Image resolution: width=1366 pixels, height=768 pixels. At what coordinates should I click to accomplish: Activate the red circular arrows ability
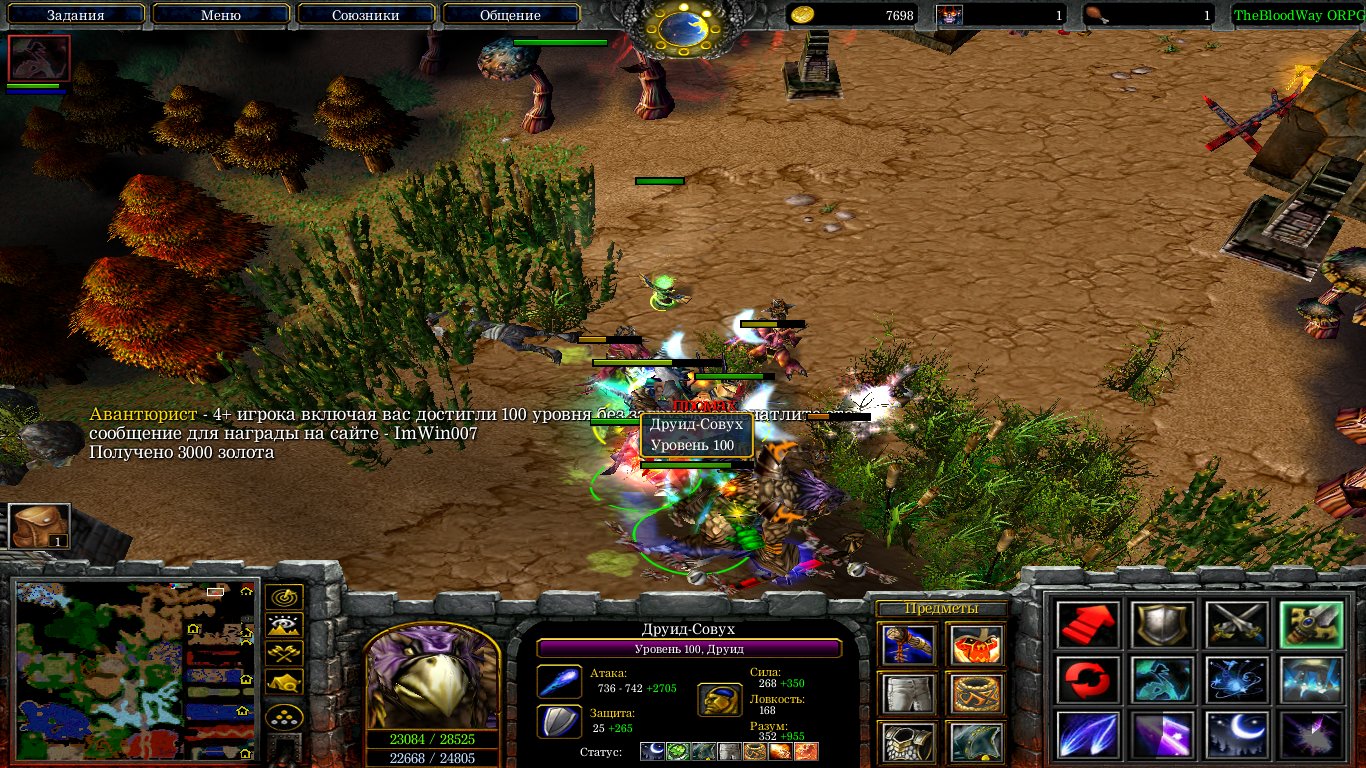click(1088, 680)
